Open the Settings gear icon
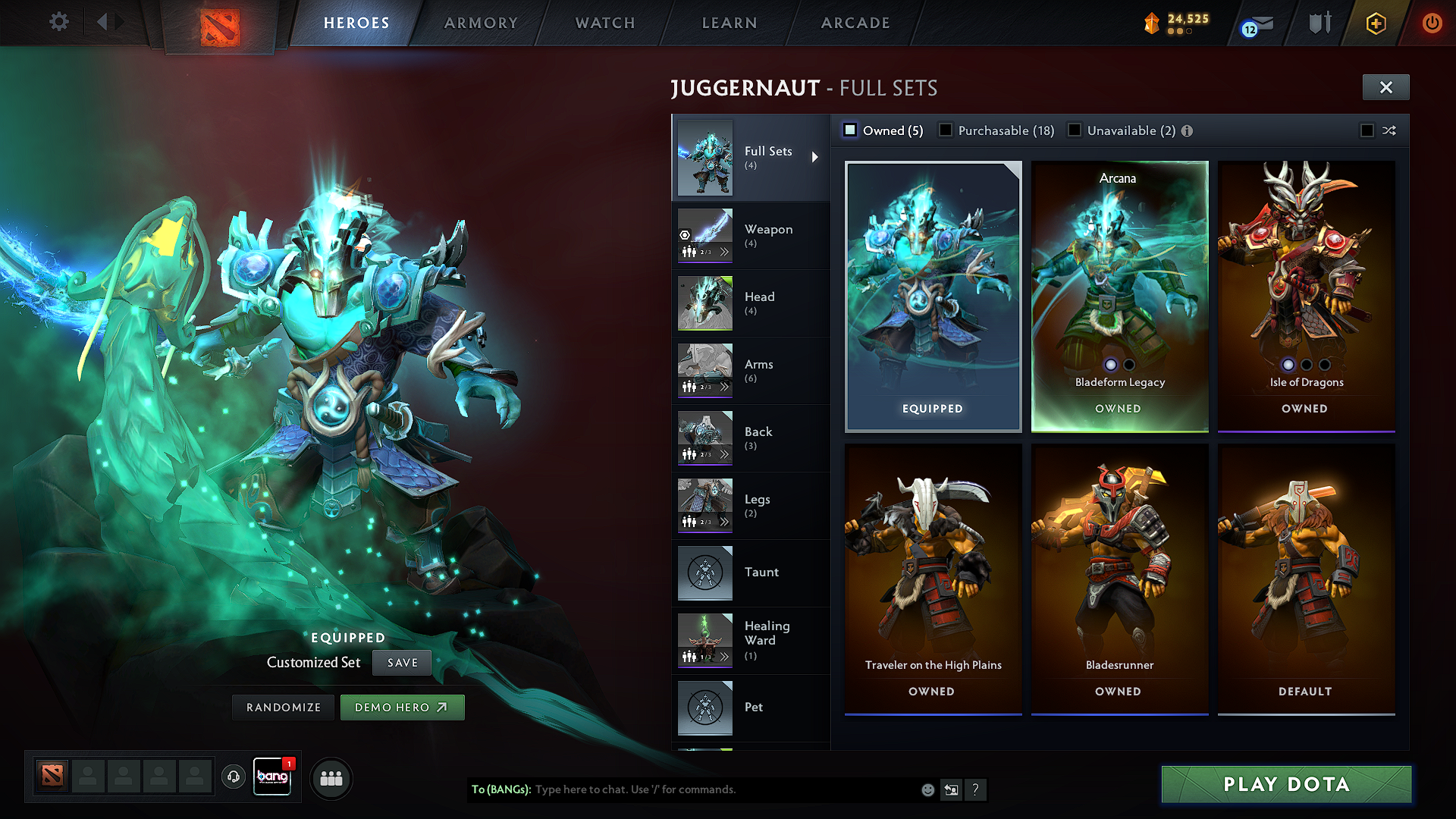1456x819 pixels. 58,22
